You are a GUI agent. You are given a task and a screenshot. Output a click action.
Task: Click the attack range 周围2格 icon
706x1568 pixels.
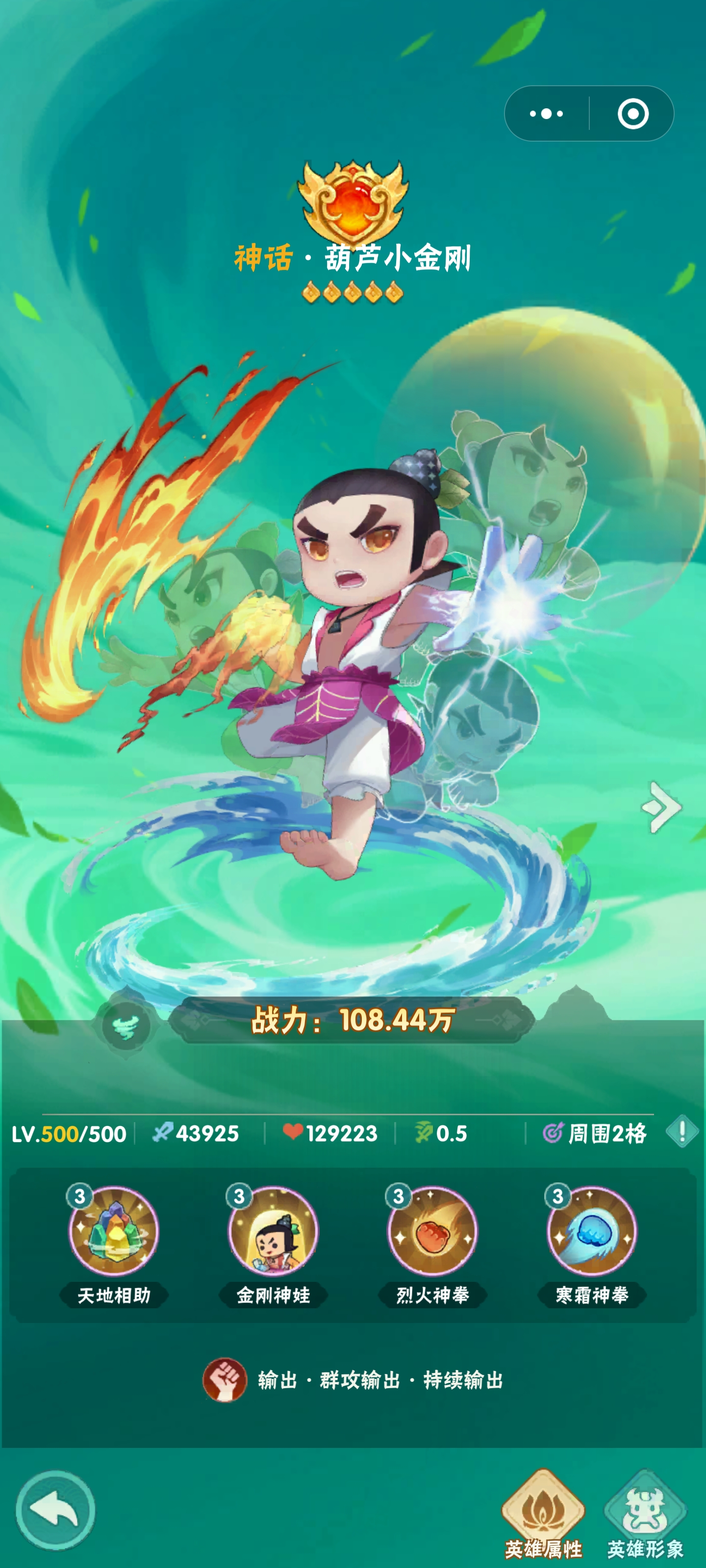point(552,1133)
